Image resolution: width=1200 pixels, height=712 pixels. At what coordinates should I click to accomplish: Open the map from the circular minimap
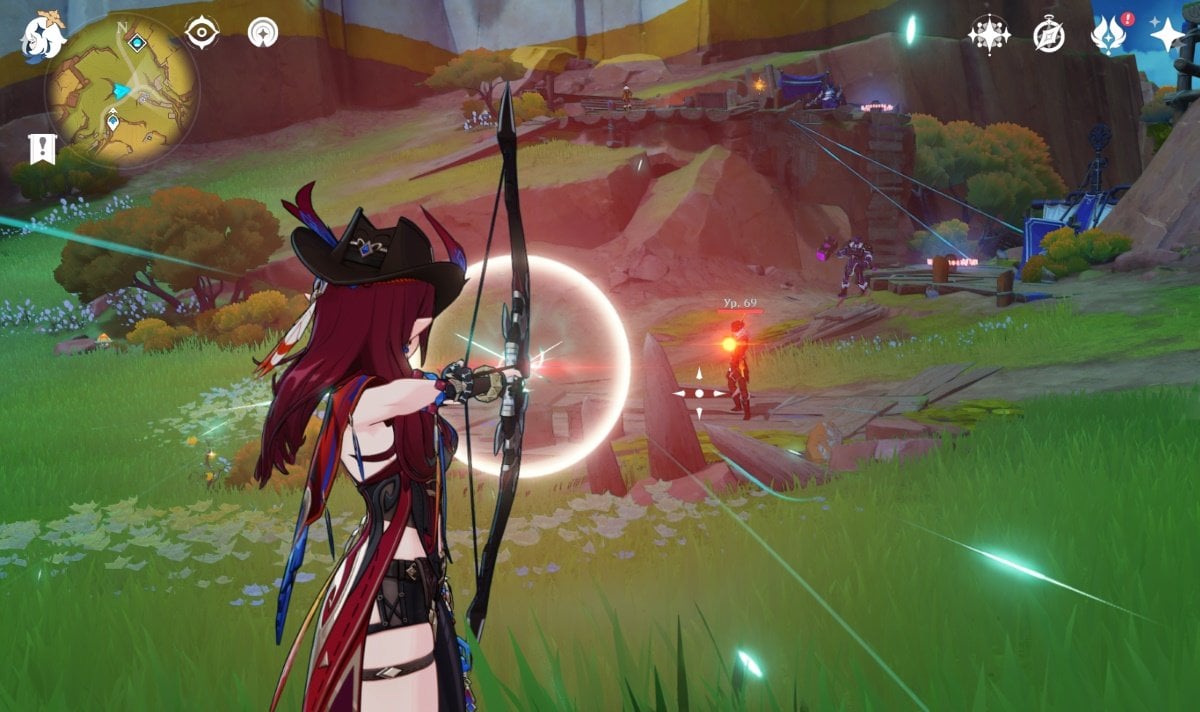[x=121, y=91]
